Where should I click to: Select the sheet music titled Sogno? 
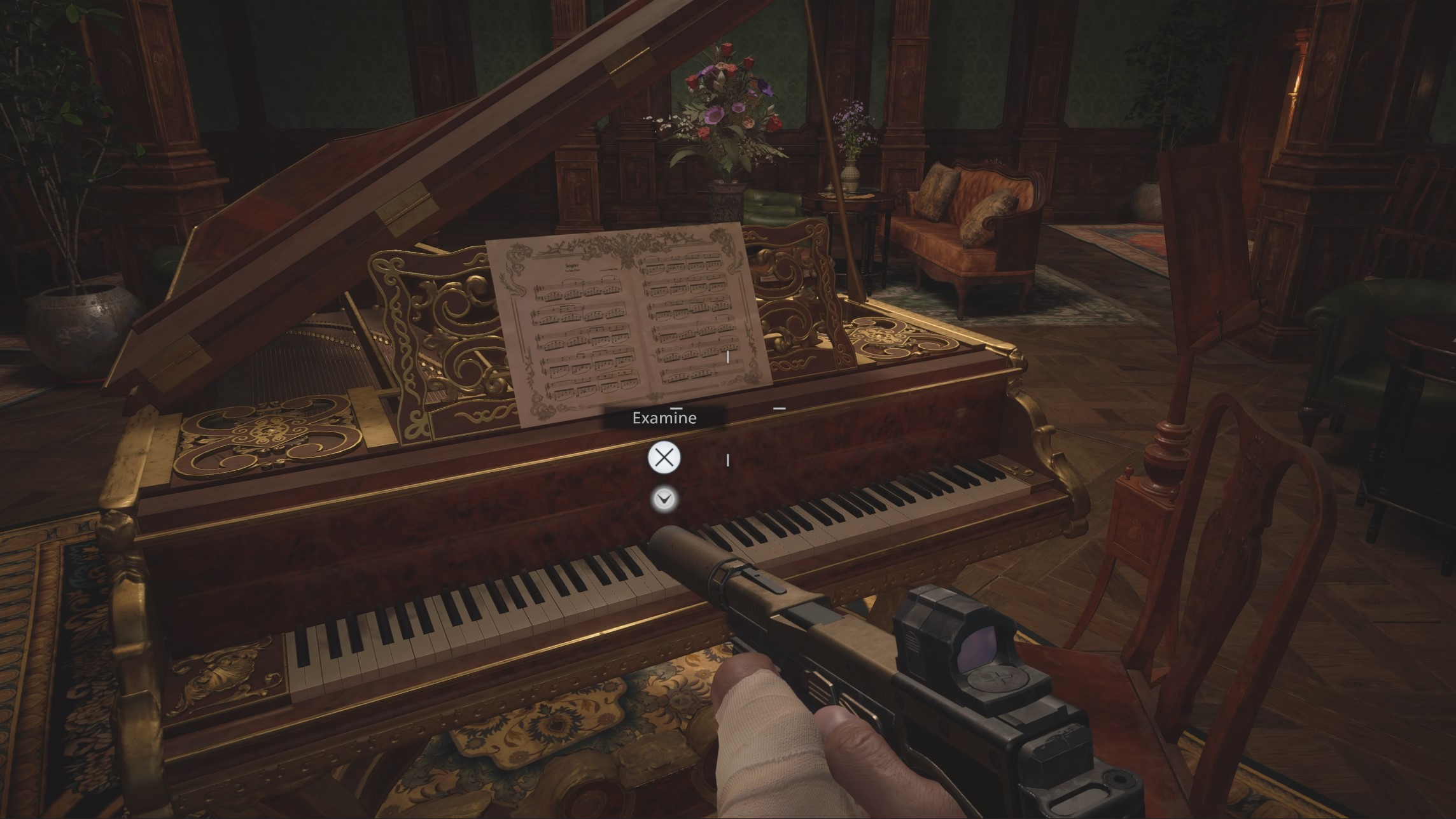click(x=624, y=318)
